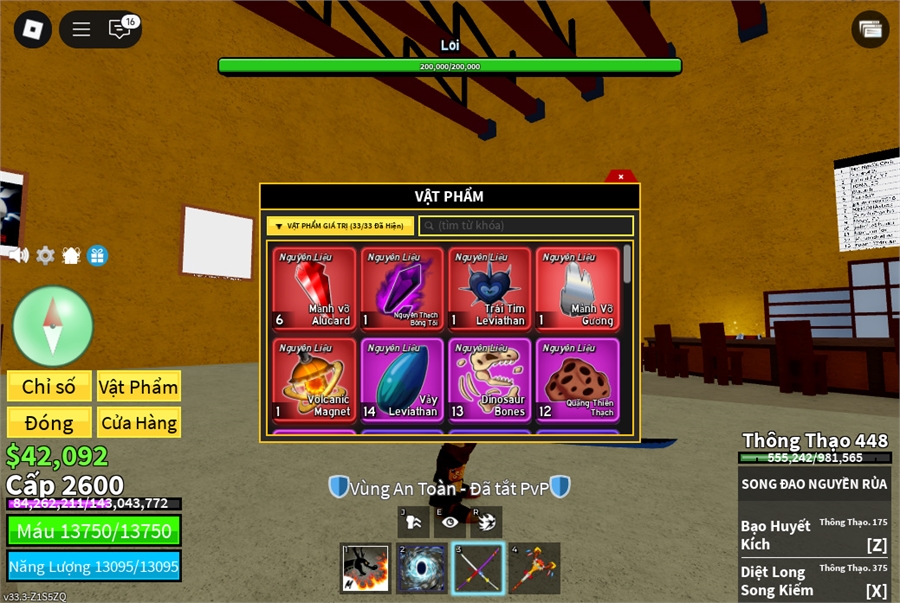Open the Vật Phẩm Giá Trị filter dropdown
Image resolution: width=900 pixels, height=603 pixels.
(340, 226)
